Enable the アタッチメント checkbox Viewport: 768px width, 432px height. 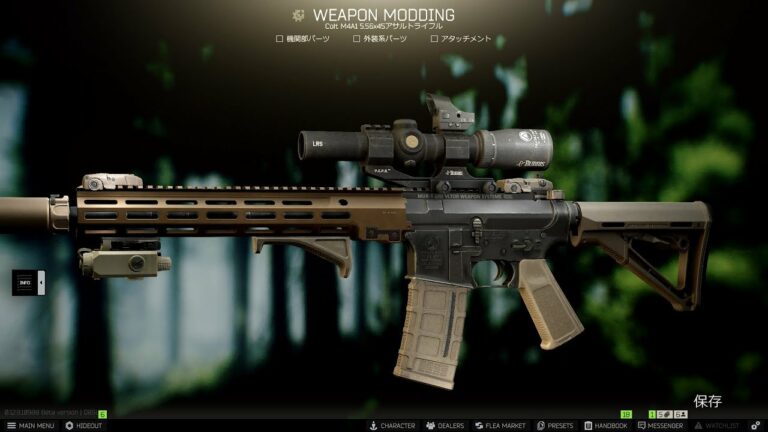coord(434,39)
